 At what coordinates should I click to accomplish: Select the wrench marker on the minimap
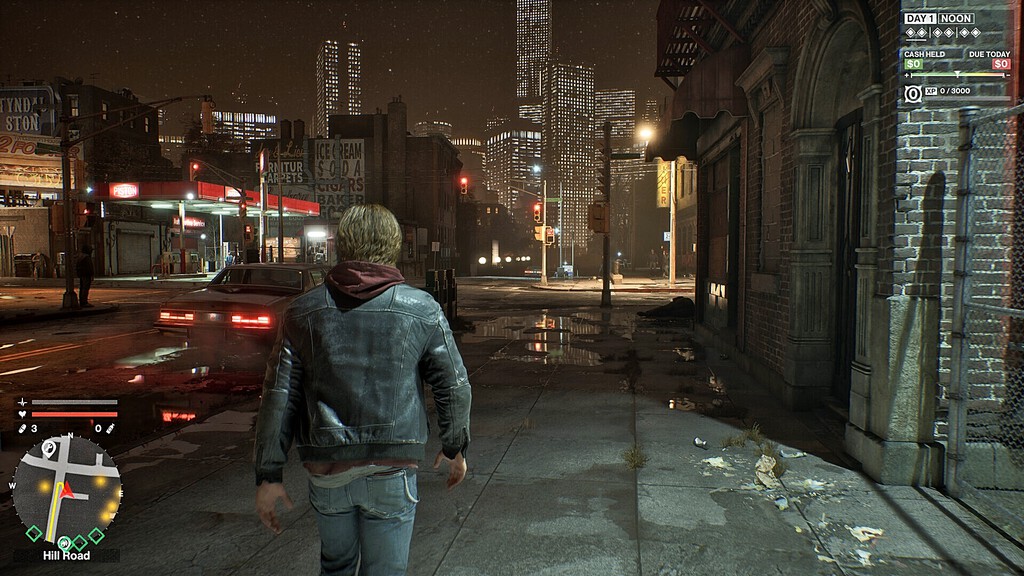pyautogui.click(x=49, y=449)
